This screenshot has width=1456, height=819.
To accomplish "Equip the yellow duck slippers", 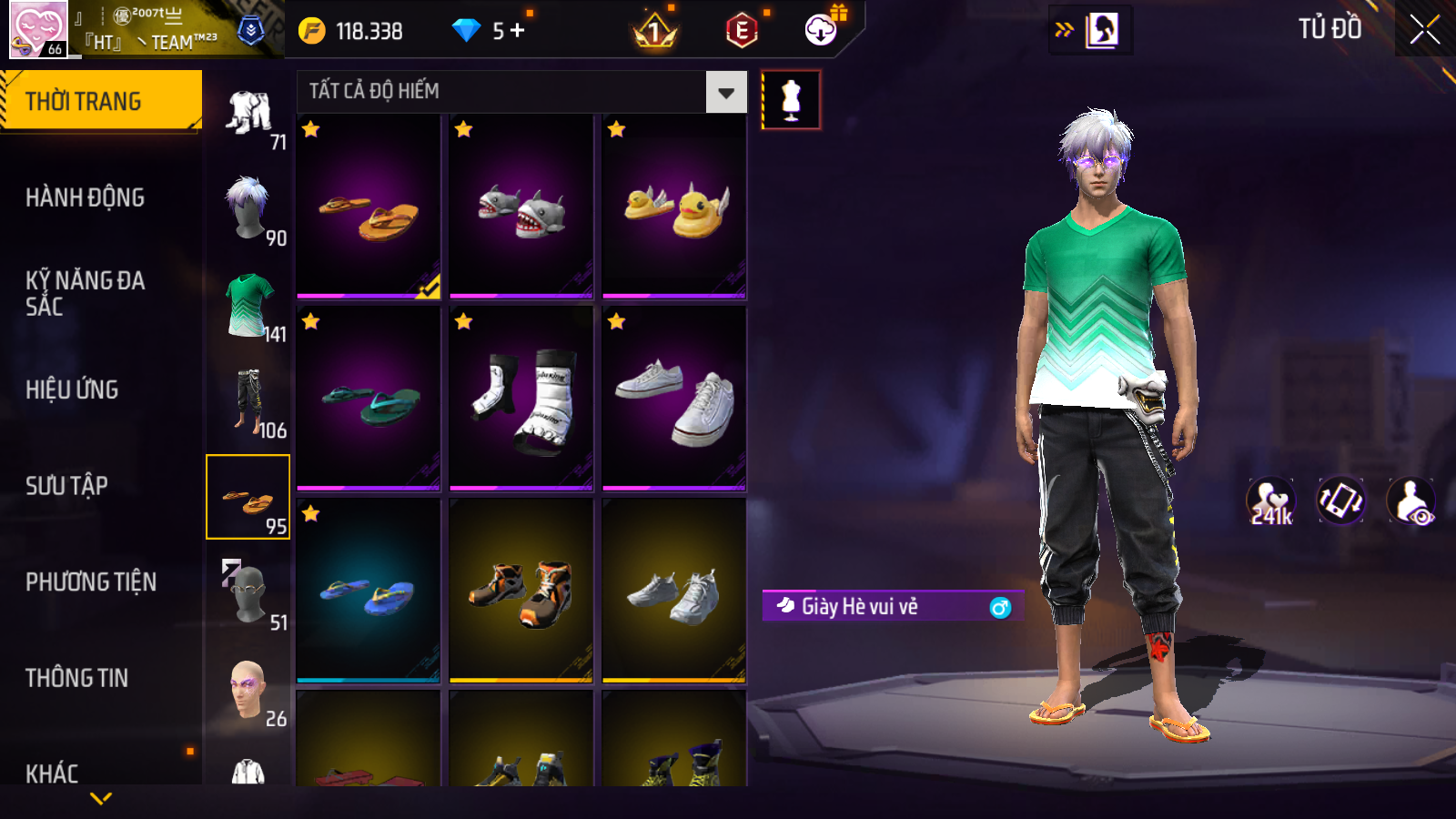I will [x=674, y=207].
